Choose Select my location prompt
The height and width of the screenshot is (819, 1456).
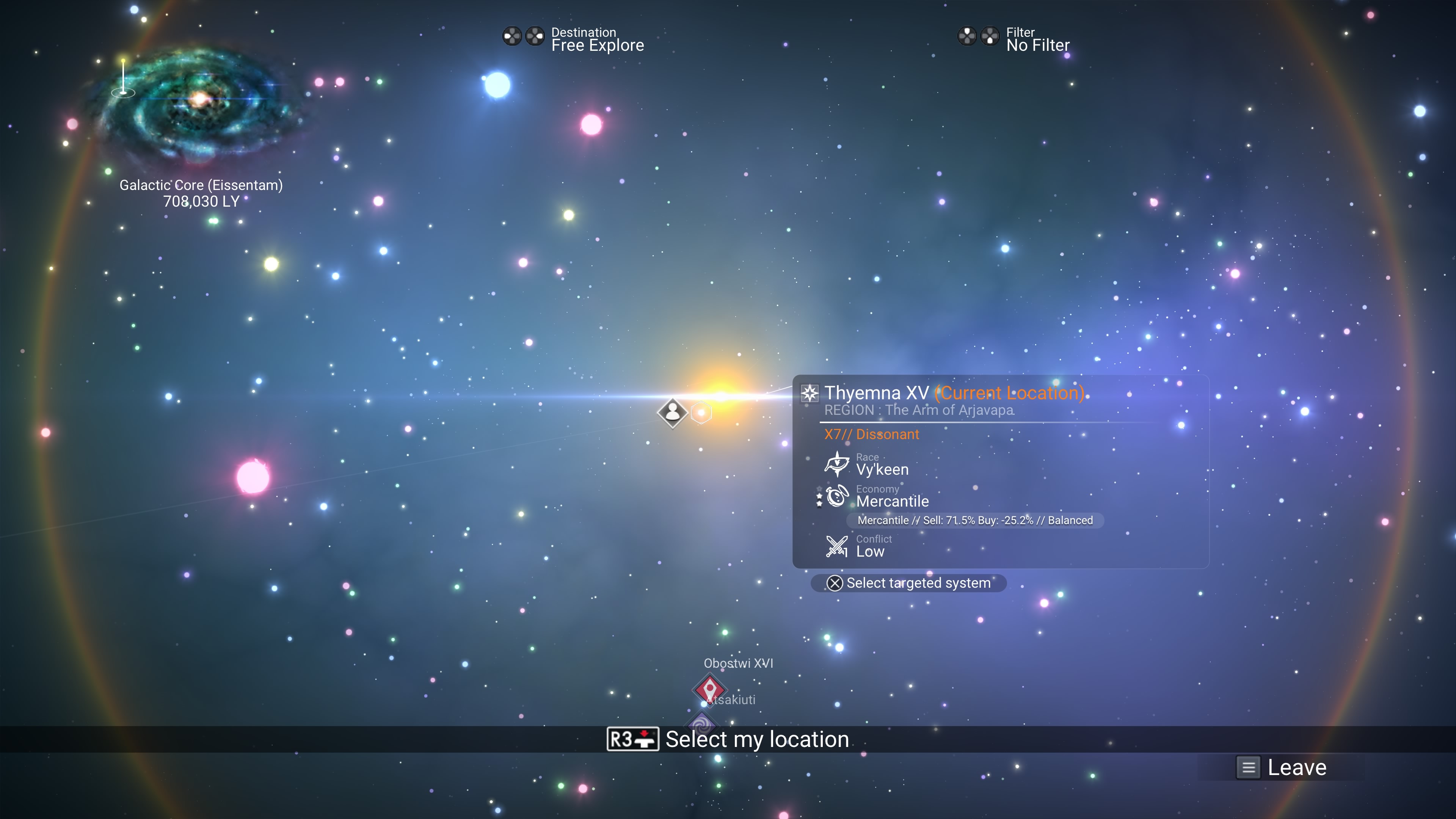click(x=728, y=739)
